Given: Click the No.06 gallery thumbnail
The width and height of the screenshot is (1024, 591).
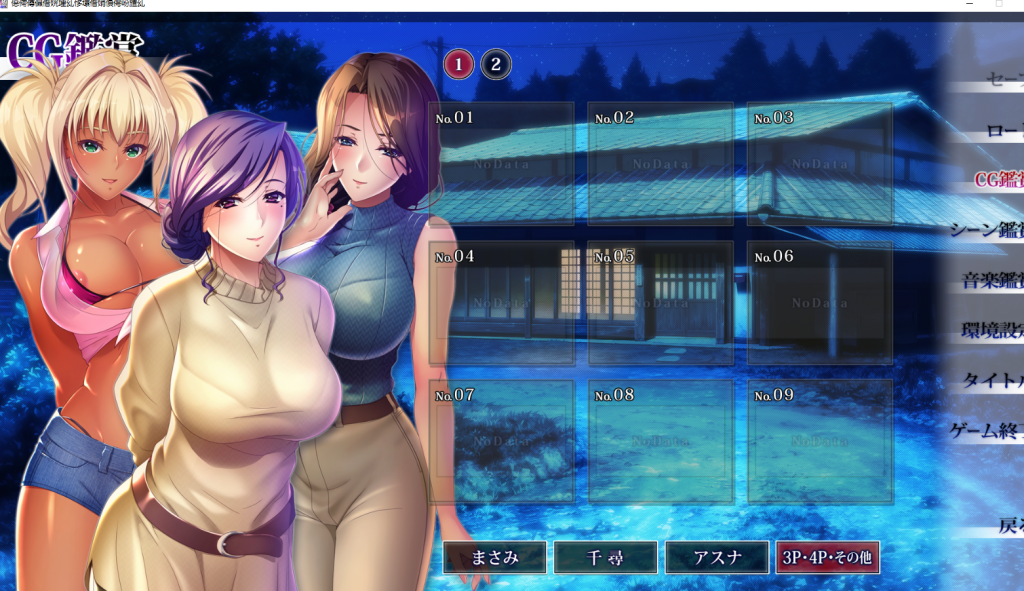Looking at the screenshot, I should coord(819,302).
